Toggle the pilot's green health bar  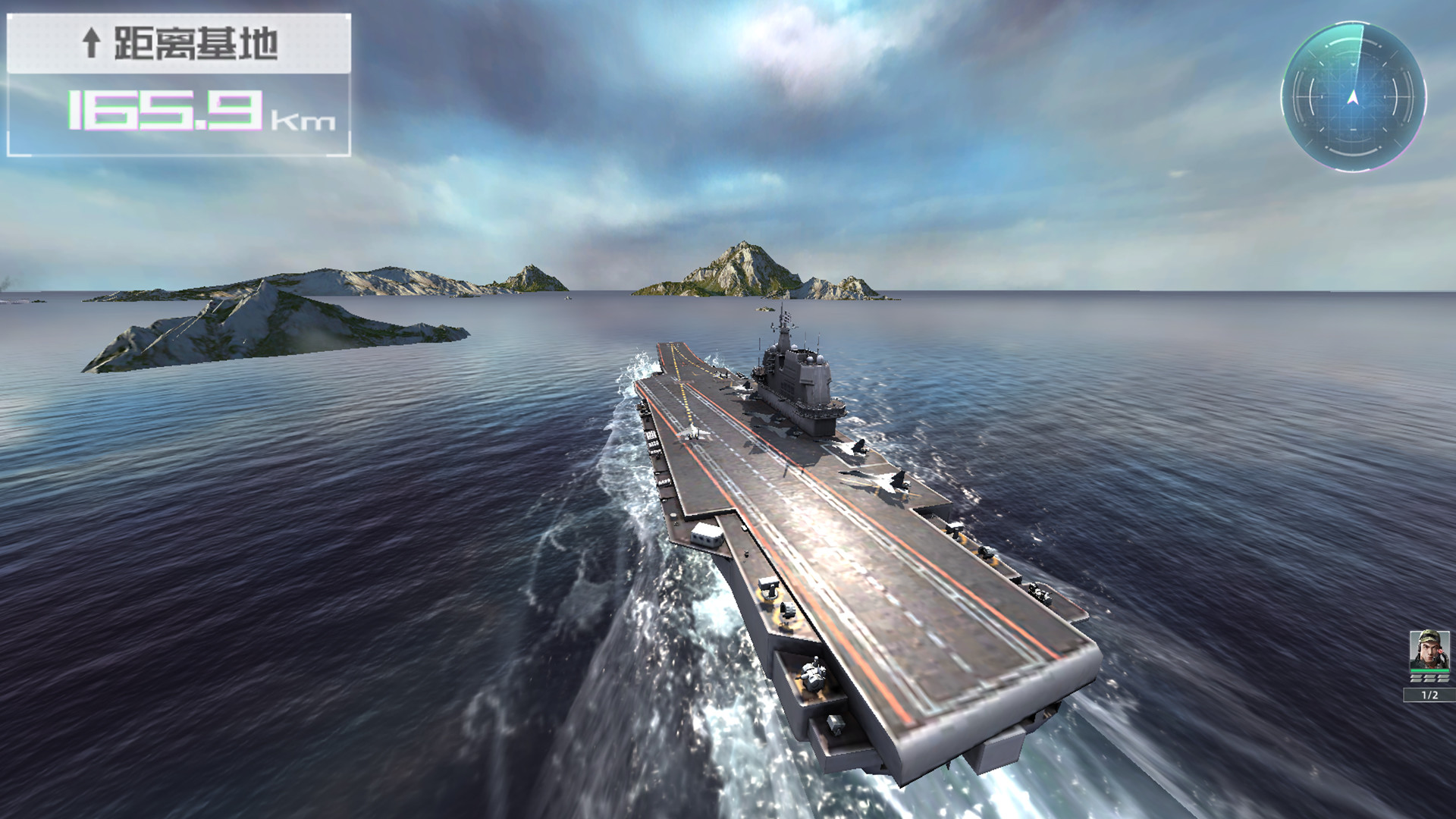pyautogui.click(x=1429, y=670)
